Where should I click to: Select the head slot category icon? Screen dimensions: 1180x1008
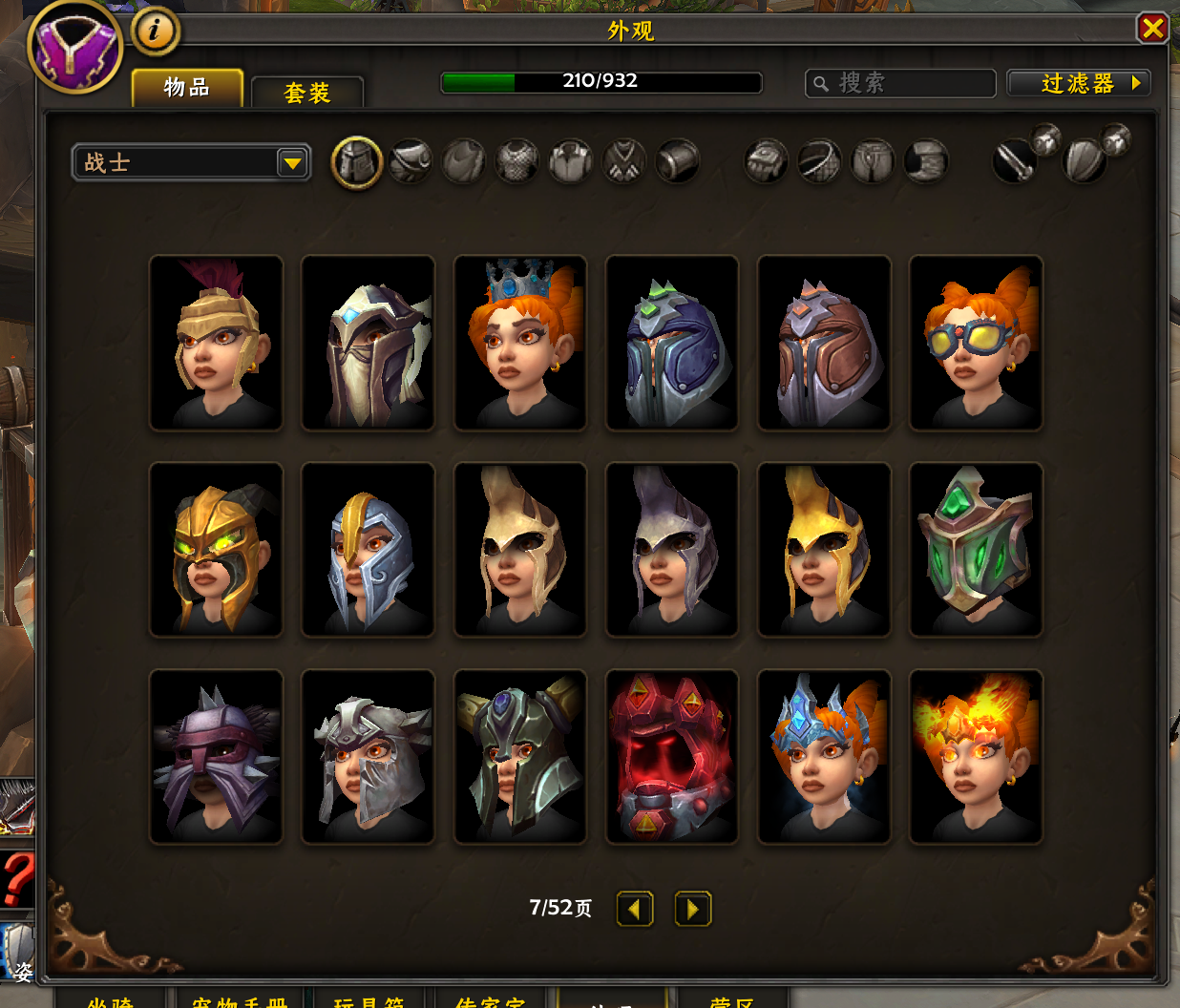click(x=357, y=161)
